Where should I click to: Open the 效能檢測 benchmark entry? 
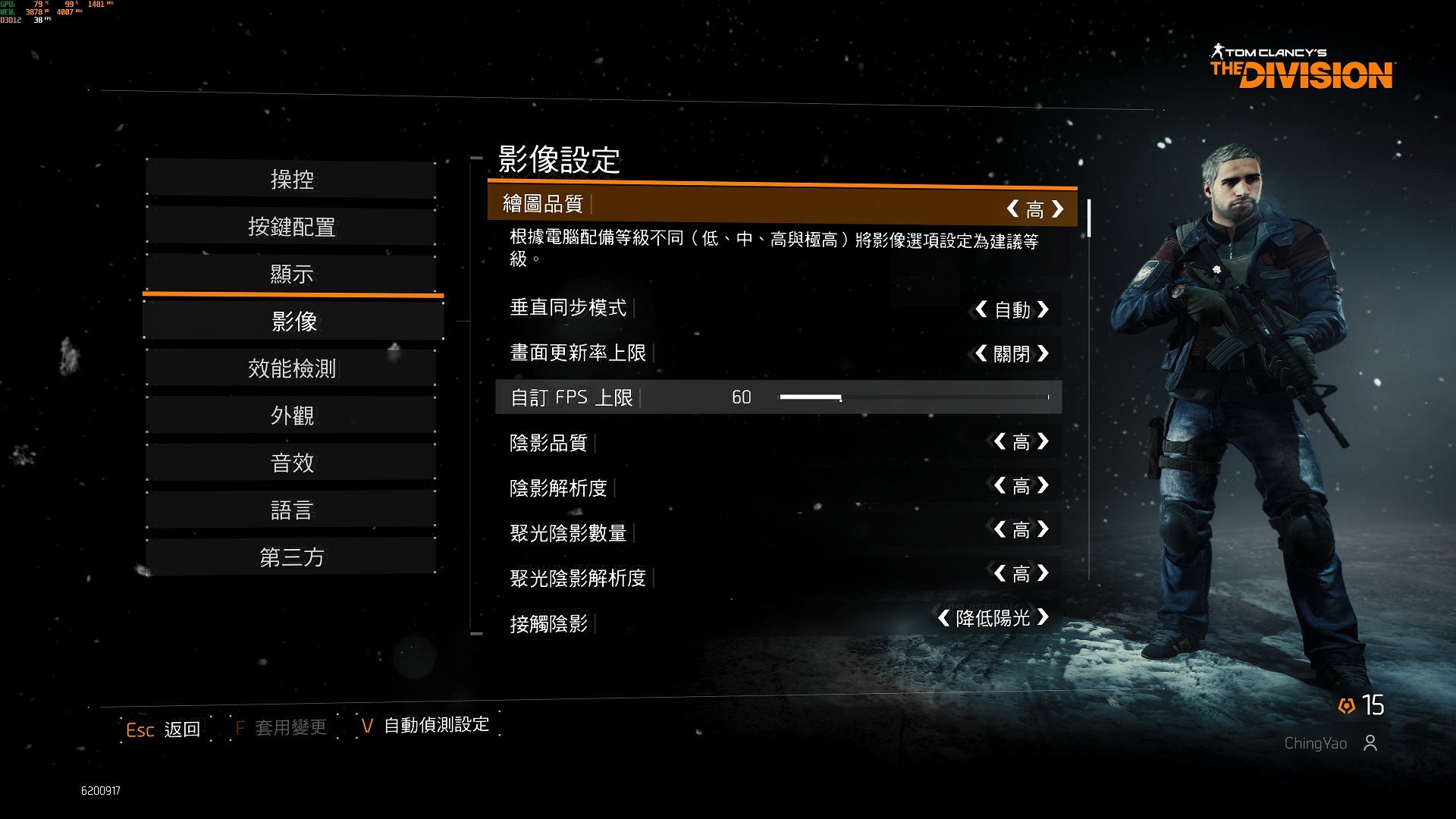(292, 369)
